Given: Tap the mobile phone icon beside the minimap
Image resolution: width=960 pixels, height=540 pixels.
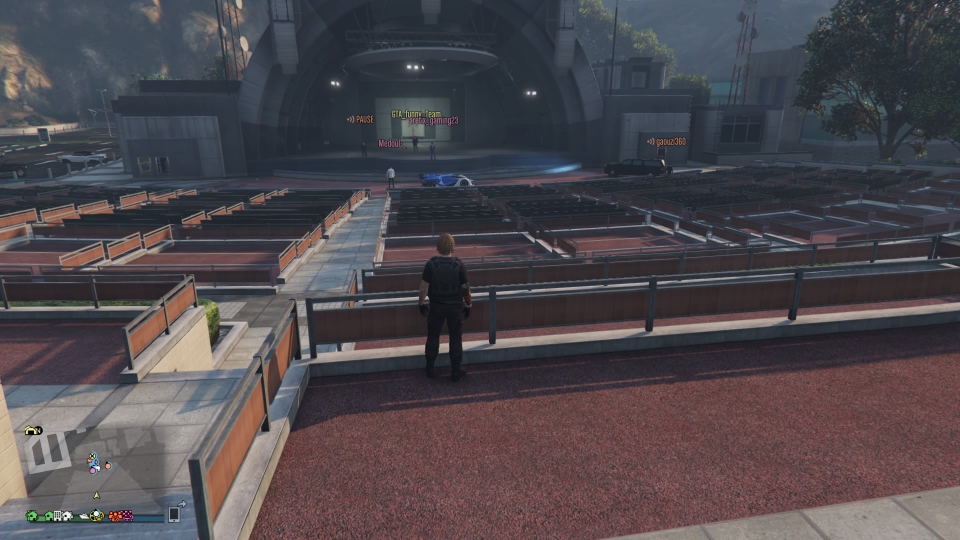Looking at the screenshot, I should pos(173,514).
